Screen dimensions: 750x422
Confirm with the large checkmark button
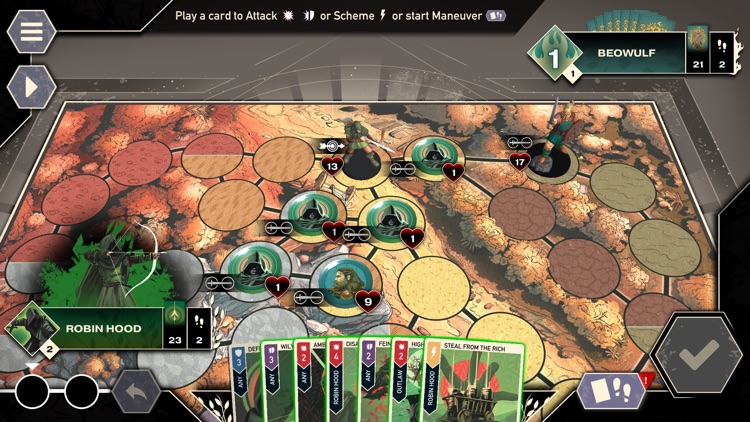click(700, 354)
